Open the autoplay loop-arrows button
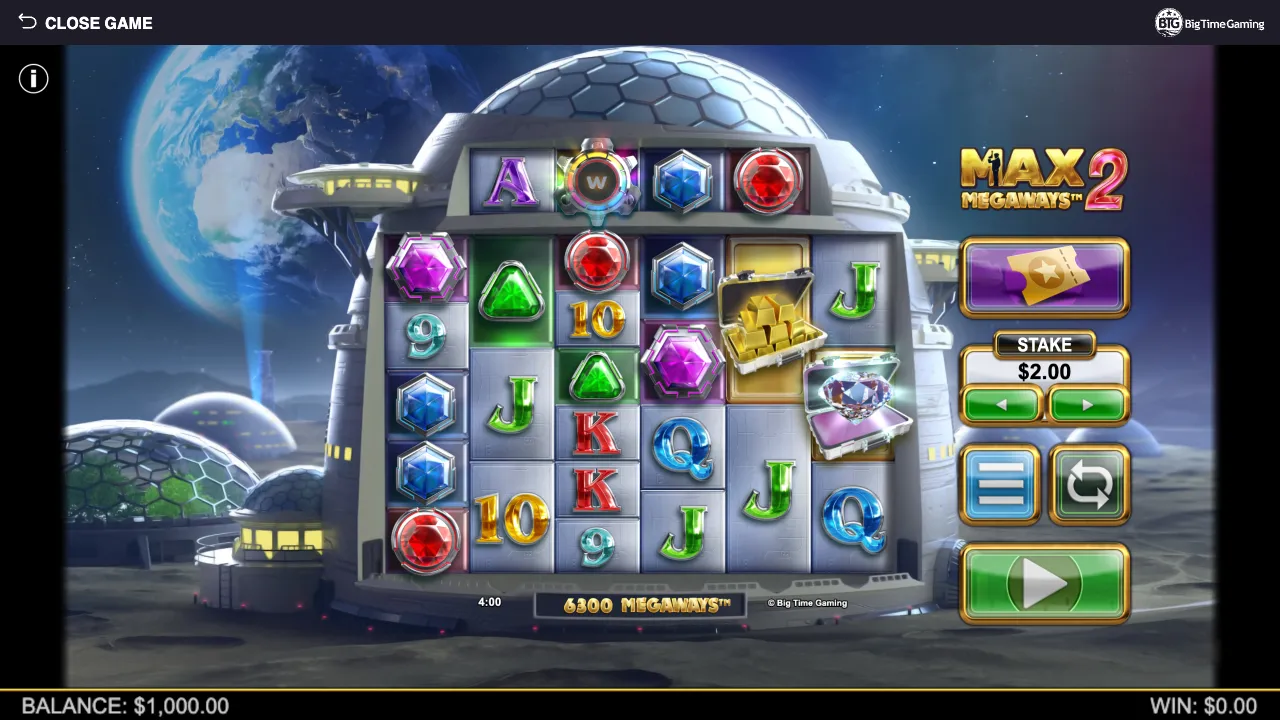This screenshot has width=1280, height=720. (x=1089, y=485)
